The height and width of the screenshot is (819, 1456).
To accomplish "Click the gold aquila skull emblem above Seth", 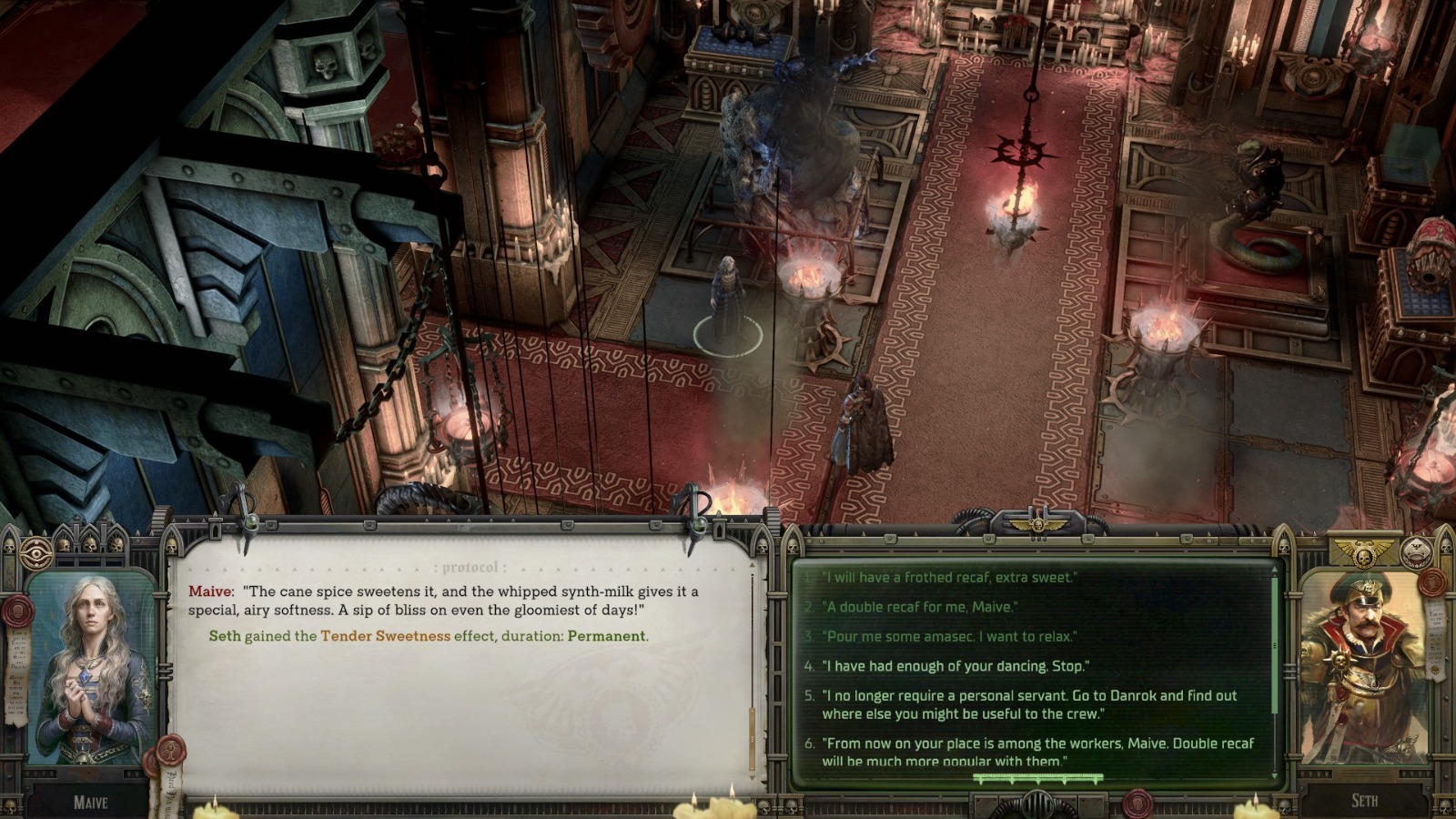I will pyautogui.click(x=1364, y=551).
